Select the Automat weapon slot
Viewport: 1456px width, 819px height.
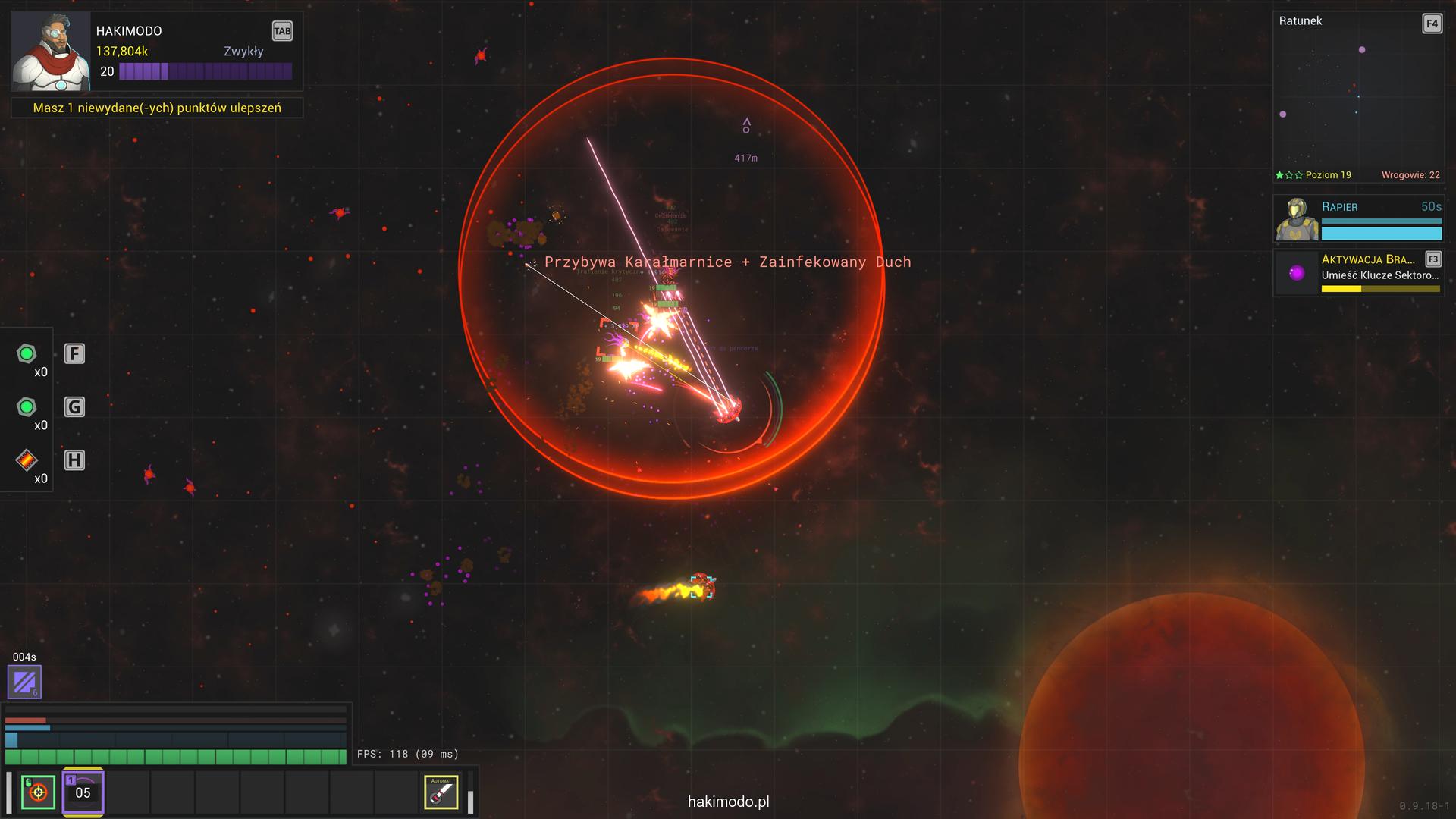click(441, 792)
